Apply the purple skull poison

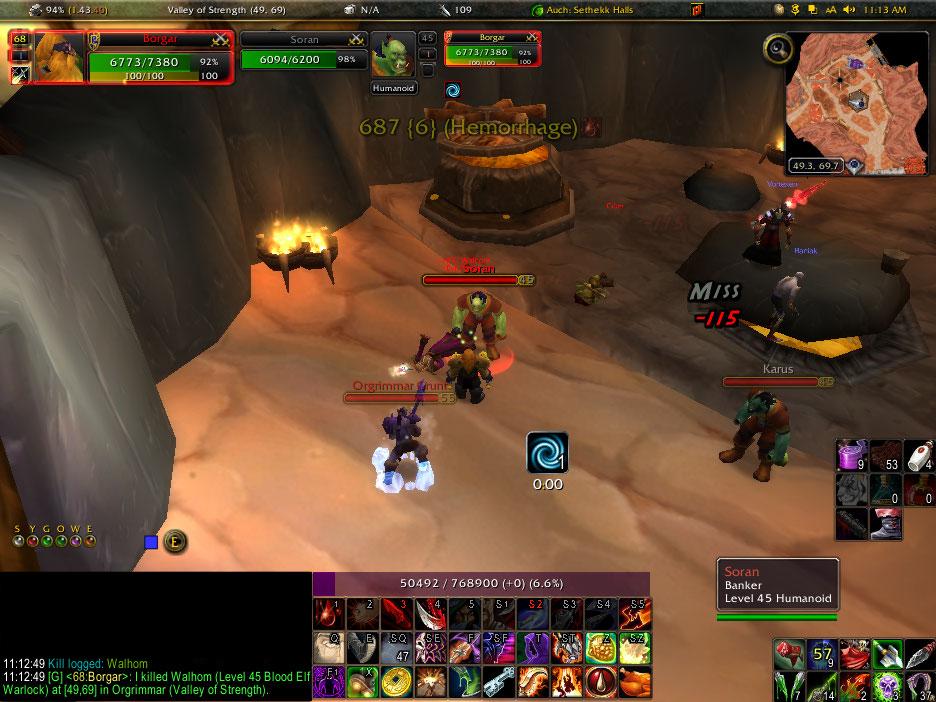(887, 686)
